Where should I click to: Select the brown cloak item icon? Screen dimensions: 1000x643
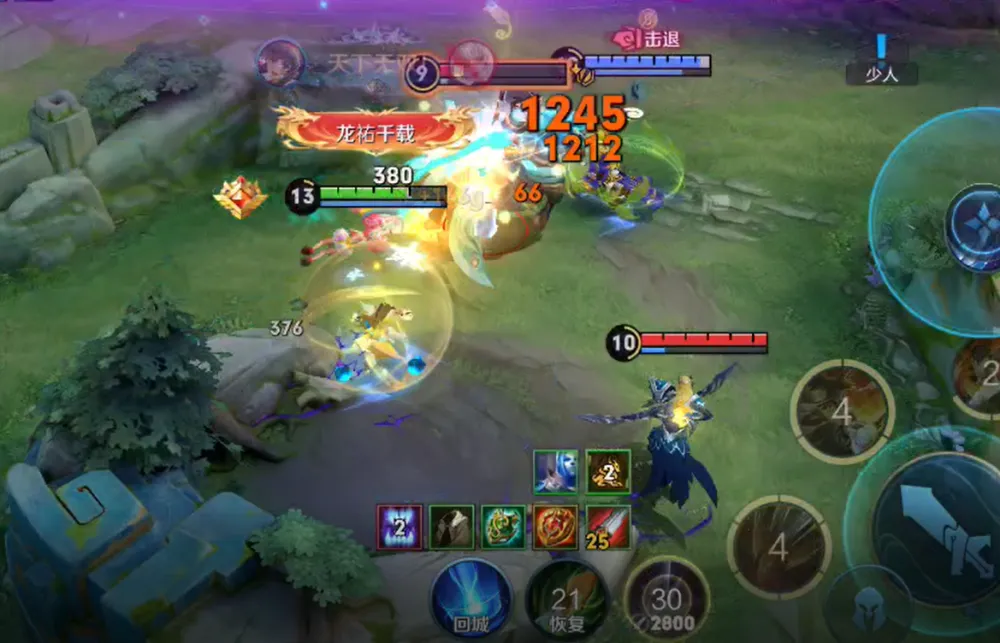[452, 527]
